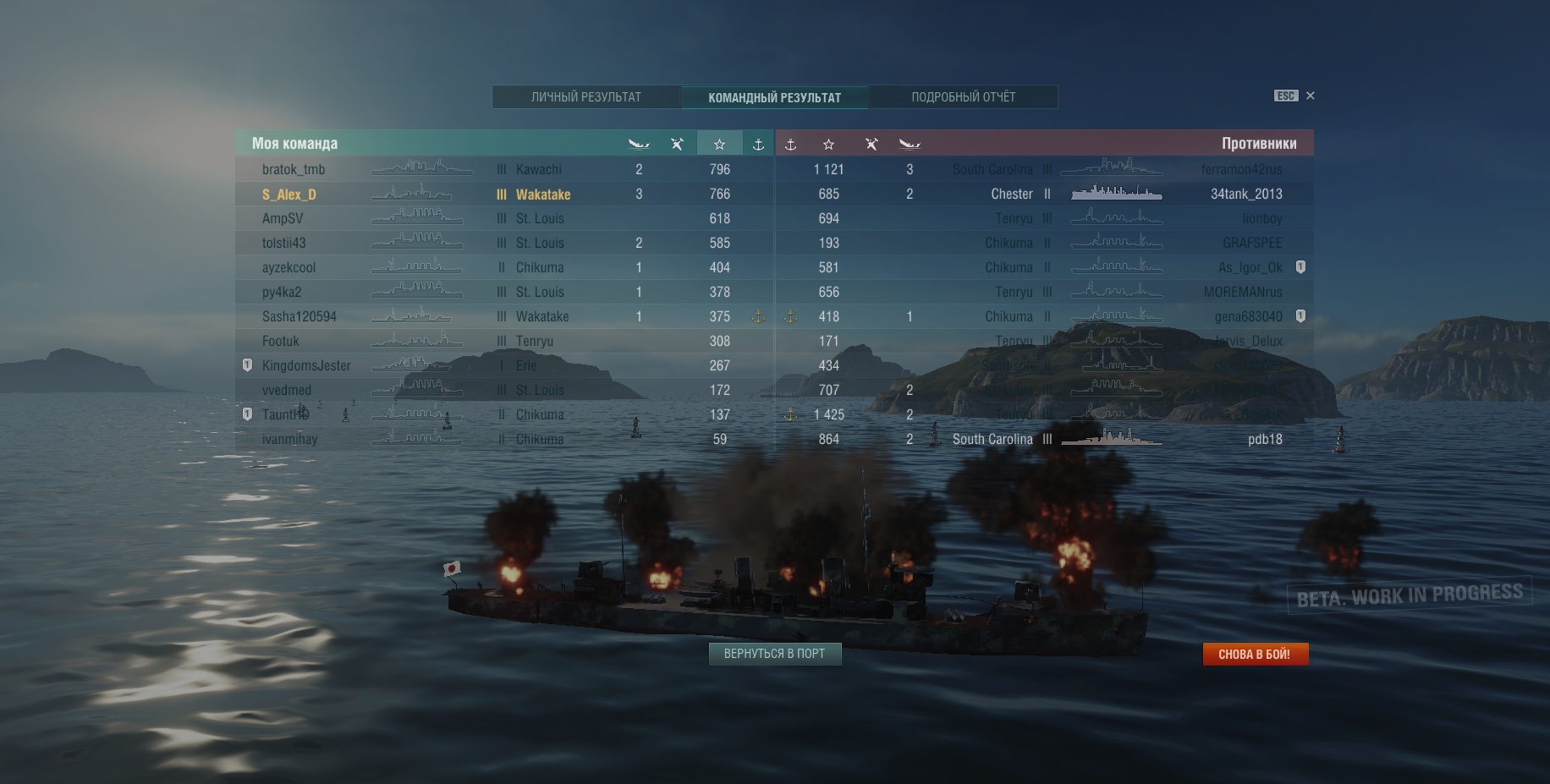Viewport: 1550px width, 784px height.
Task: Select enemy player 34tank_2013
Action: click(1246, 194)
